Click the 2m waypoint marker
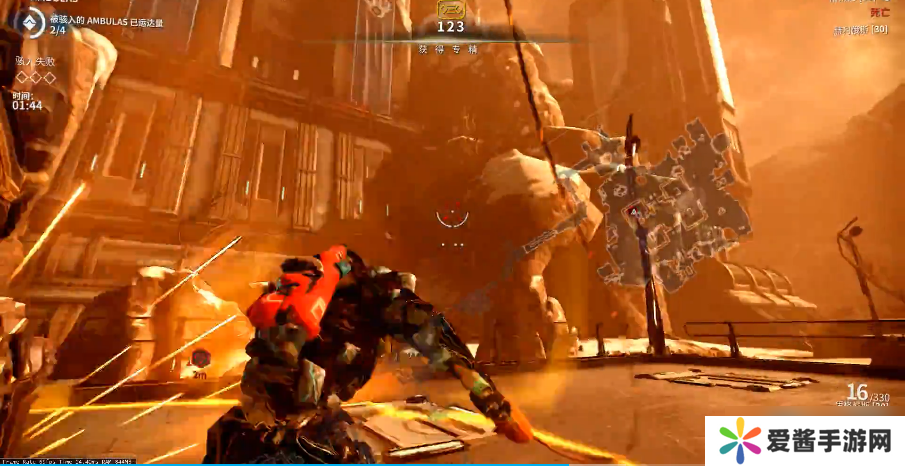905x466 pixels. pos(201,358)
